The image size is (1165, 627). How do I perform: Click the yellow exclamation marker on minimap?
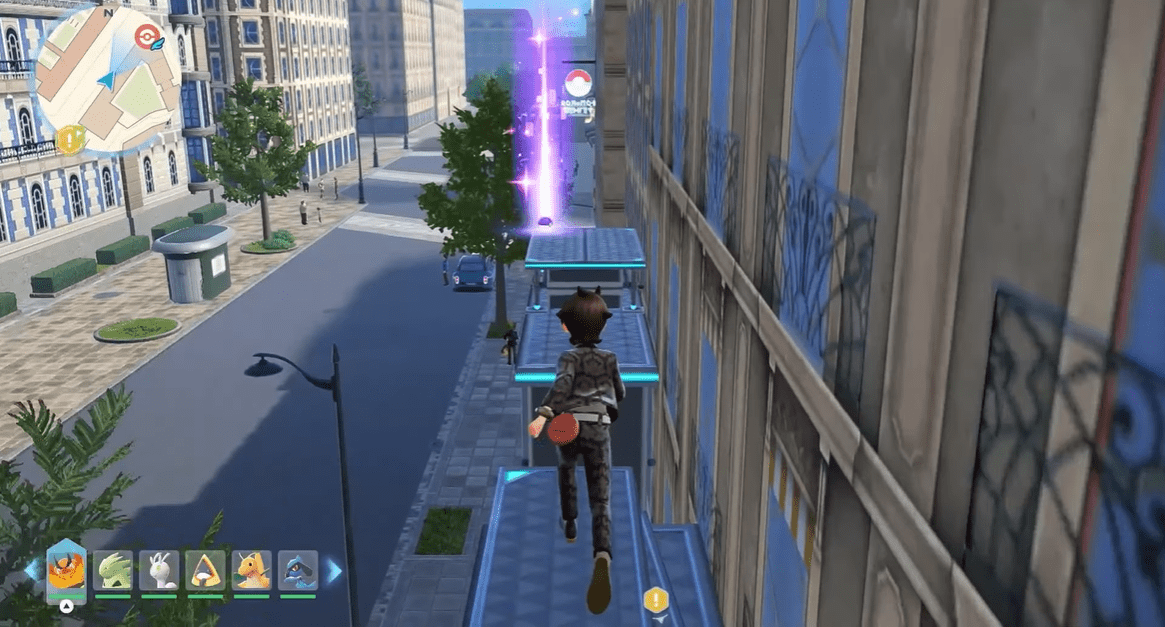[69, 139]
